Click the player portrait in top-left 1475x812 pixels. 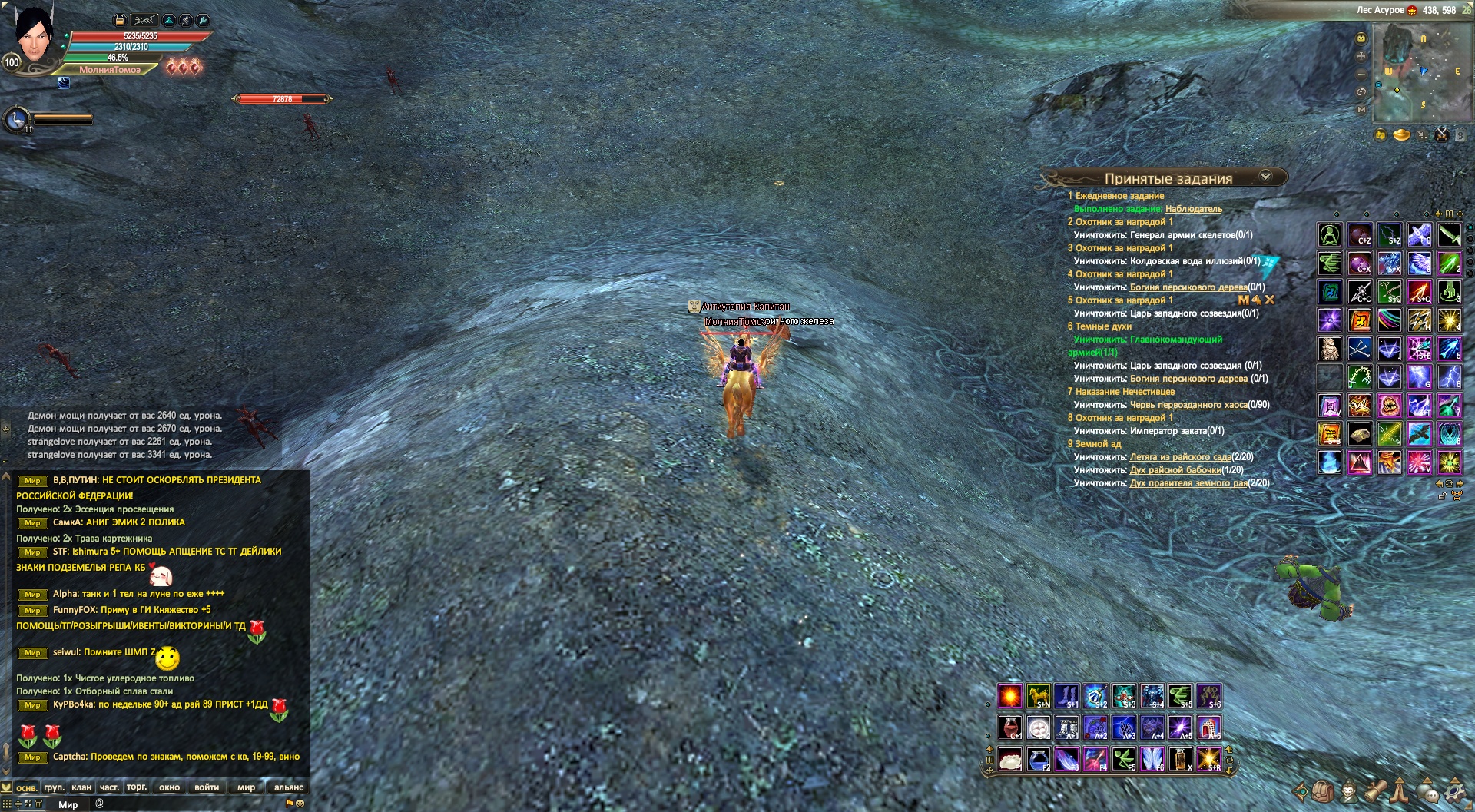tap(34, 37)
